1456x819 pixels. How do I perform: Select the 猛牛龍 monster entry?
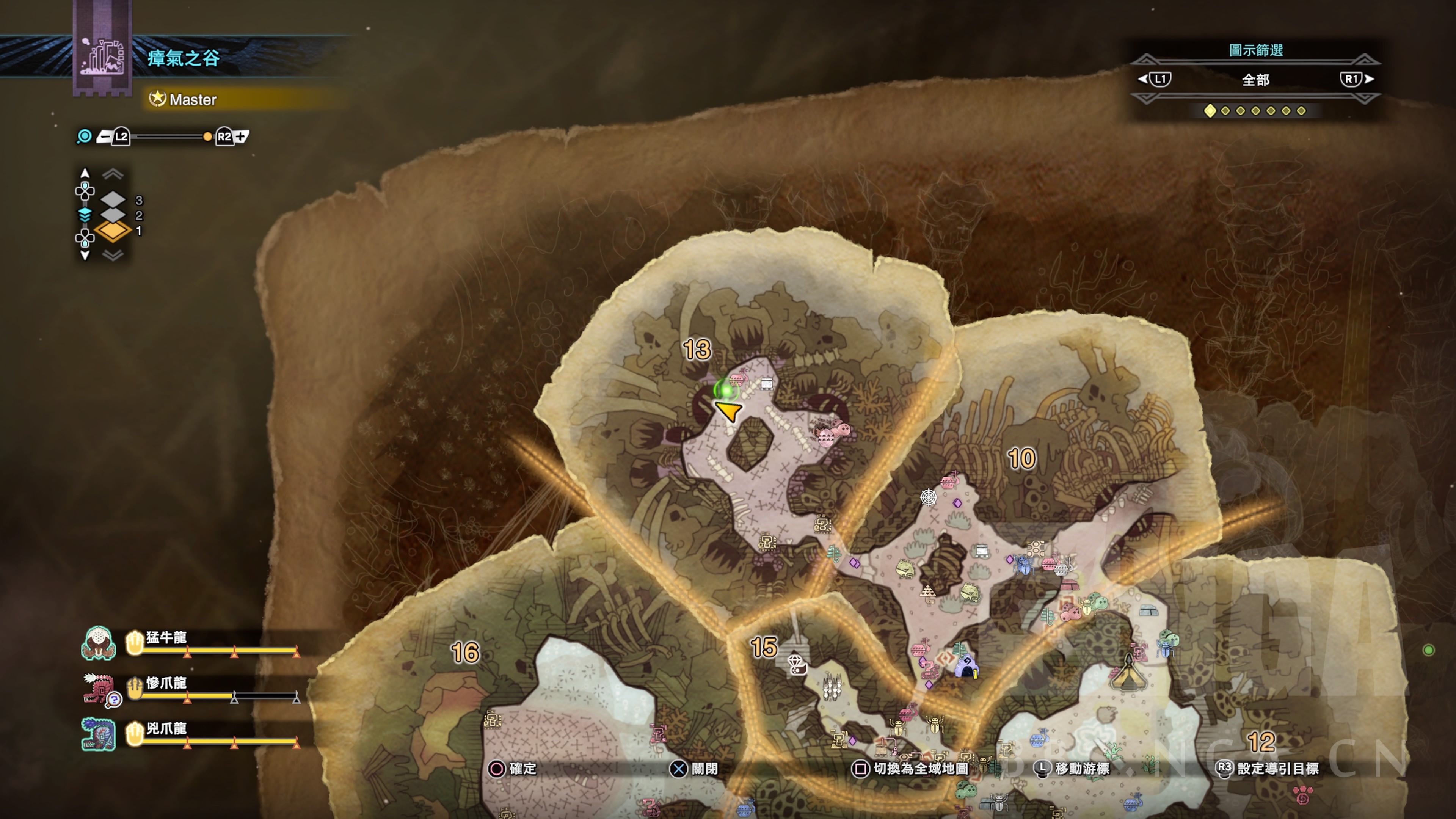[165, 638]
